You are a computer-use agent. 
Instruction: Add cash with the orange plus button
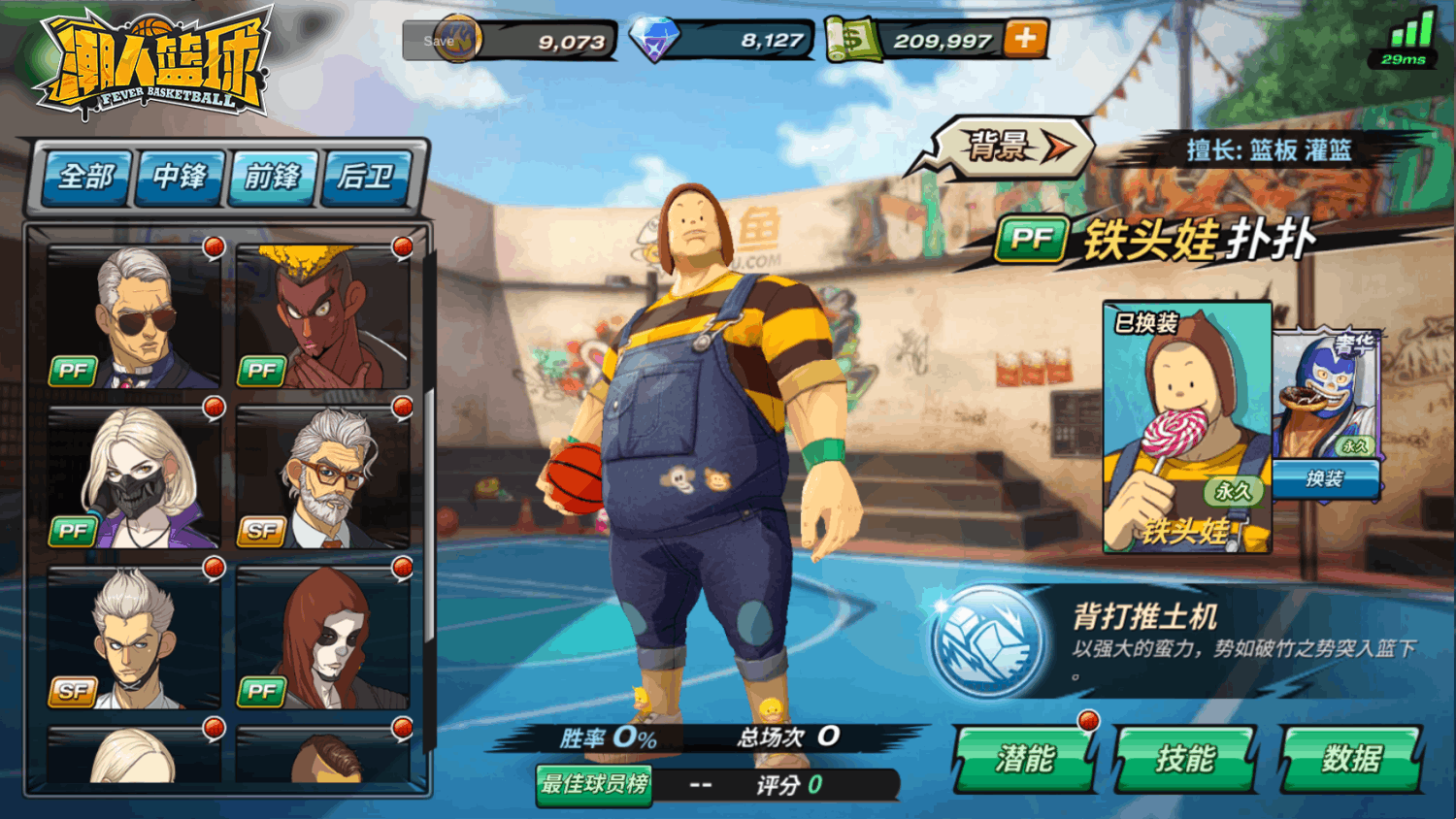[x=1025, y=39]
